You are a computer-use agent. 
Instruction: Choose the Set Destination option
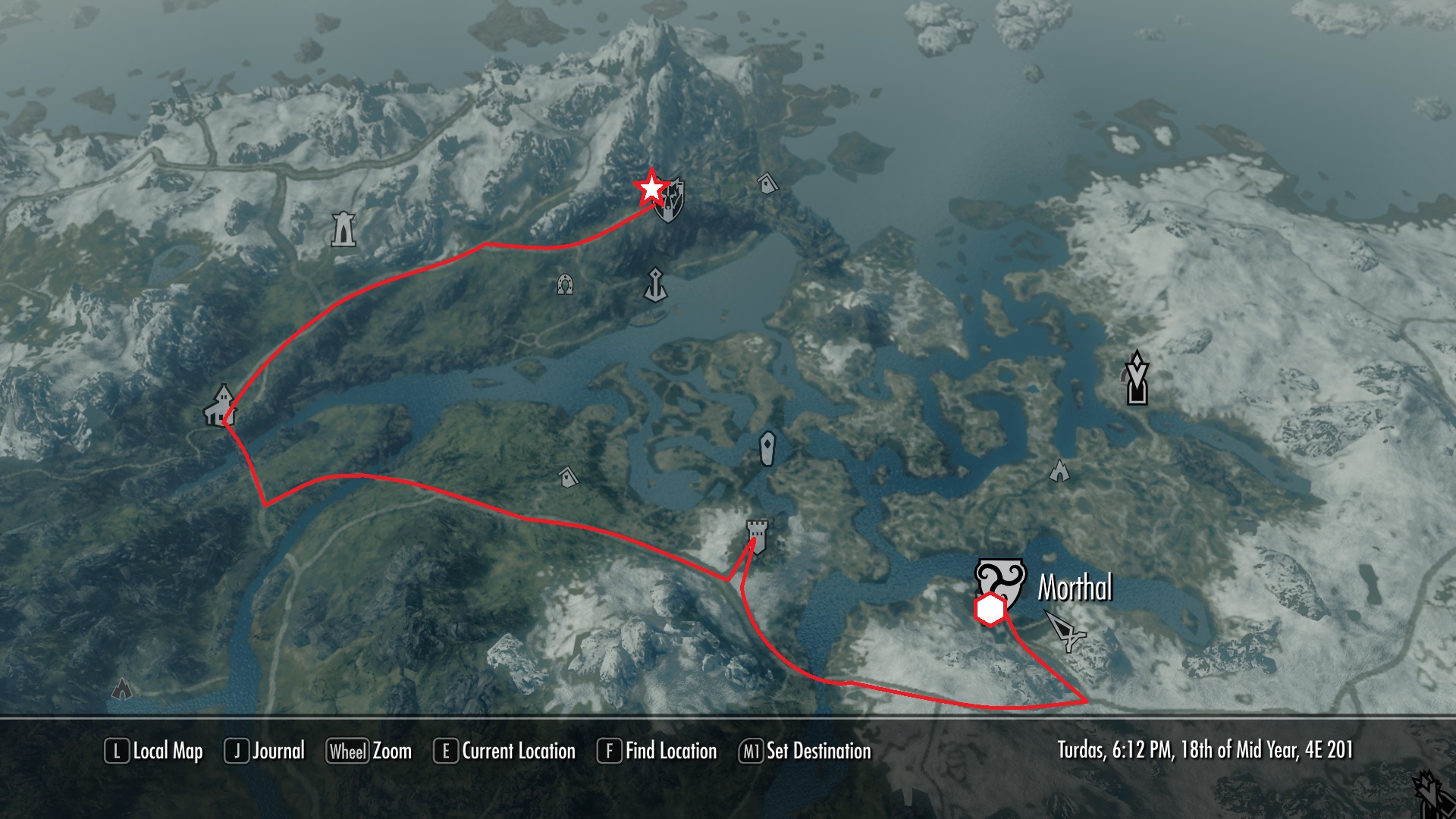click(x=805, y=752)
